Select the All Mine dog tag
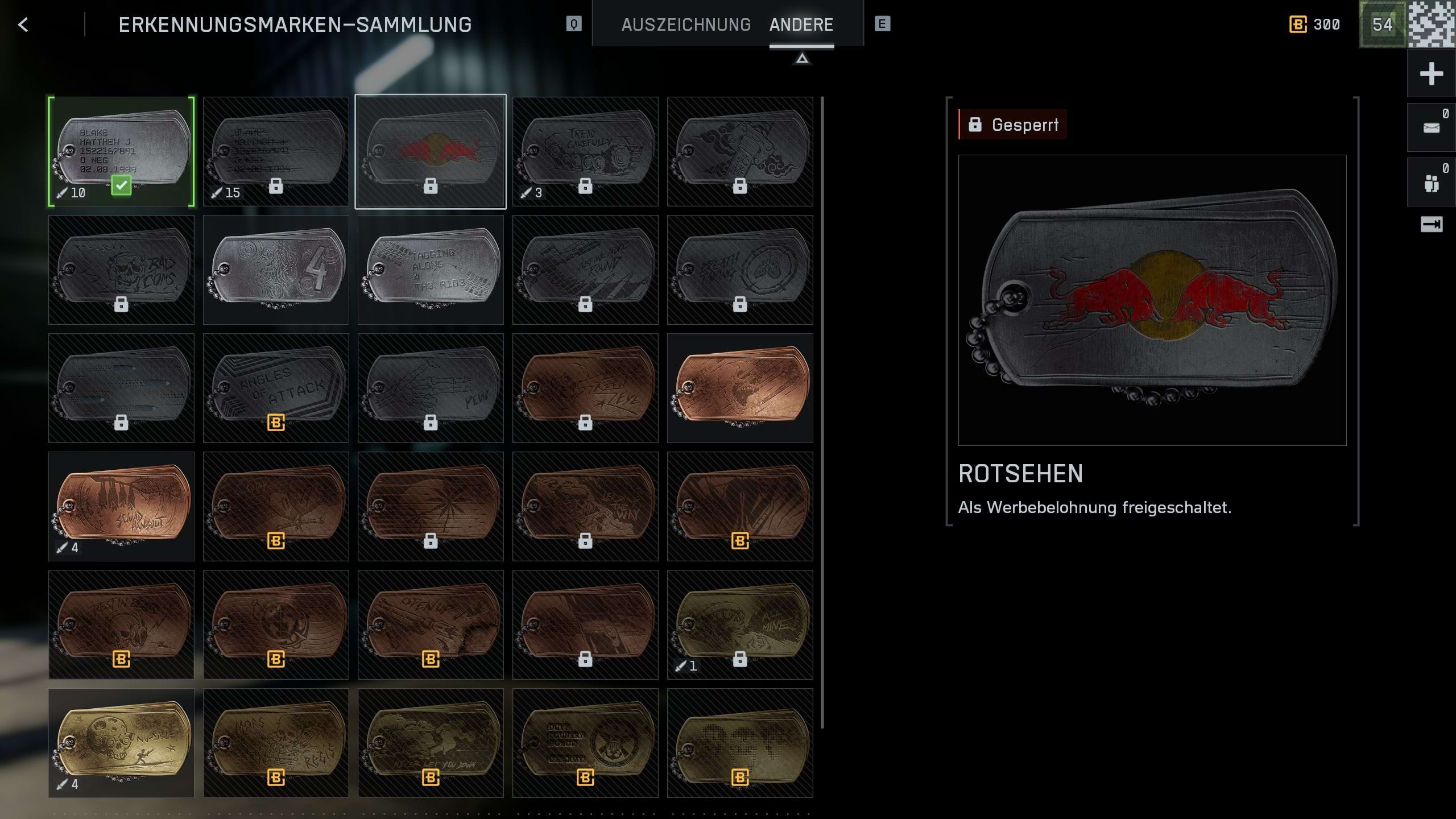Image resolution: width=1456 pixels, height=819 pixels. [740, 624]
